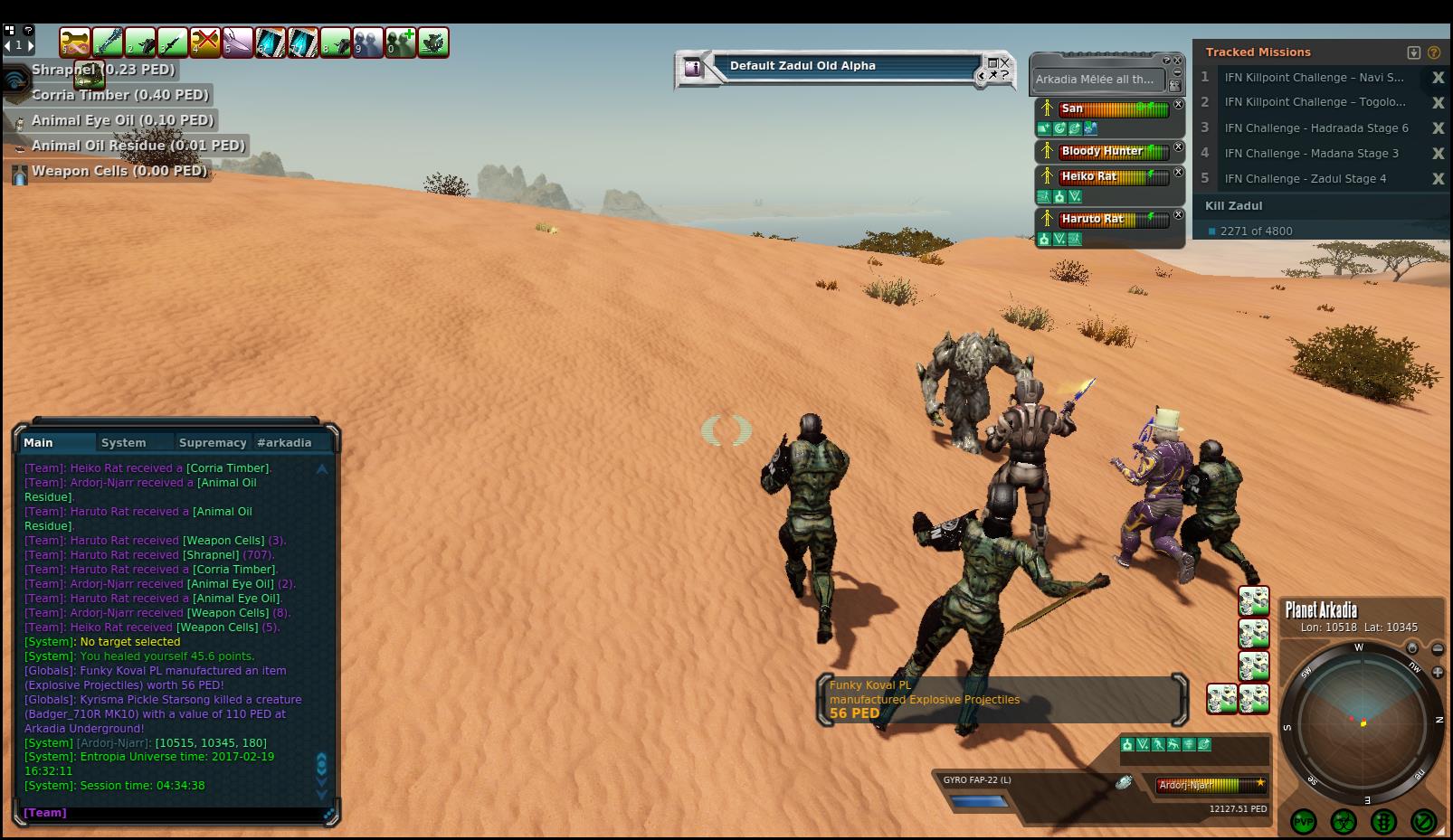Remove the Navi Killpoint Challenge from tracking
1453x840 pixels.
1438,78
